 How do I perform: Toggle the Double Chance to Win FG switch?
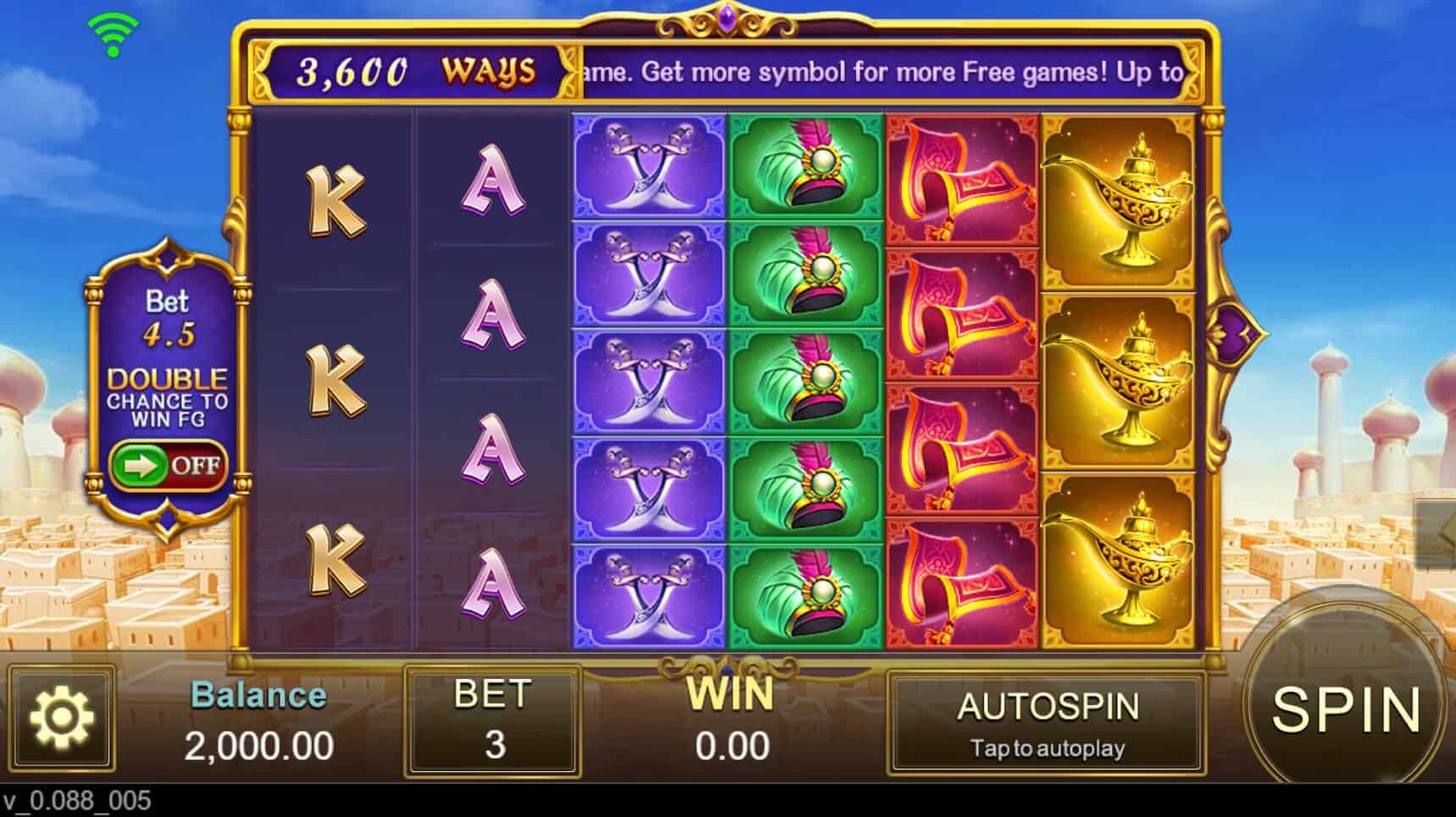(169, 464)
